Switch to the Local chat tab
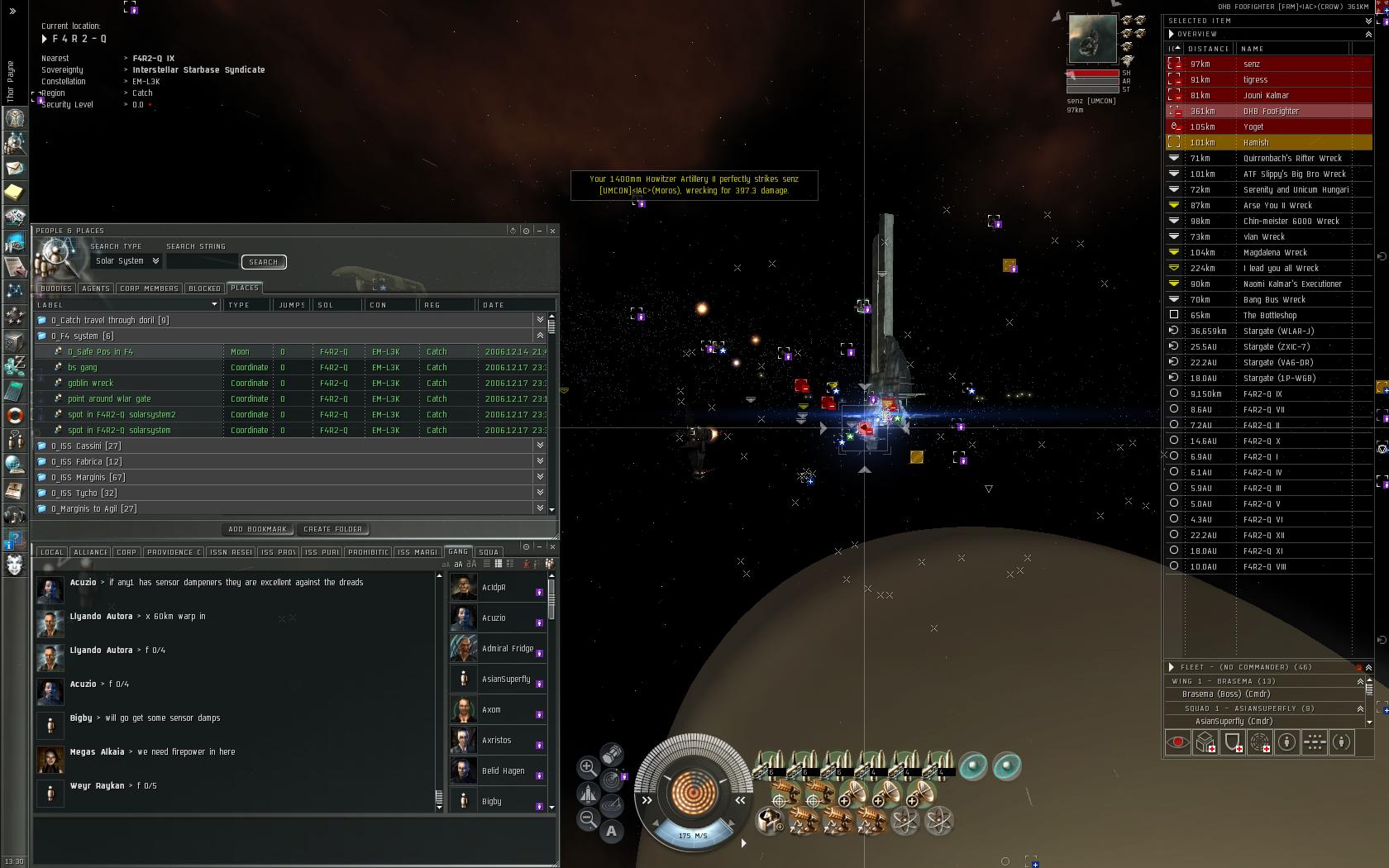1389x868 pixels. click(x=51, y=552)
